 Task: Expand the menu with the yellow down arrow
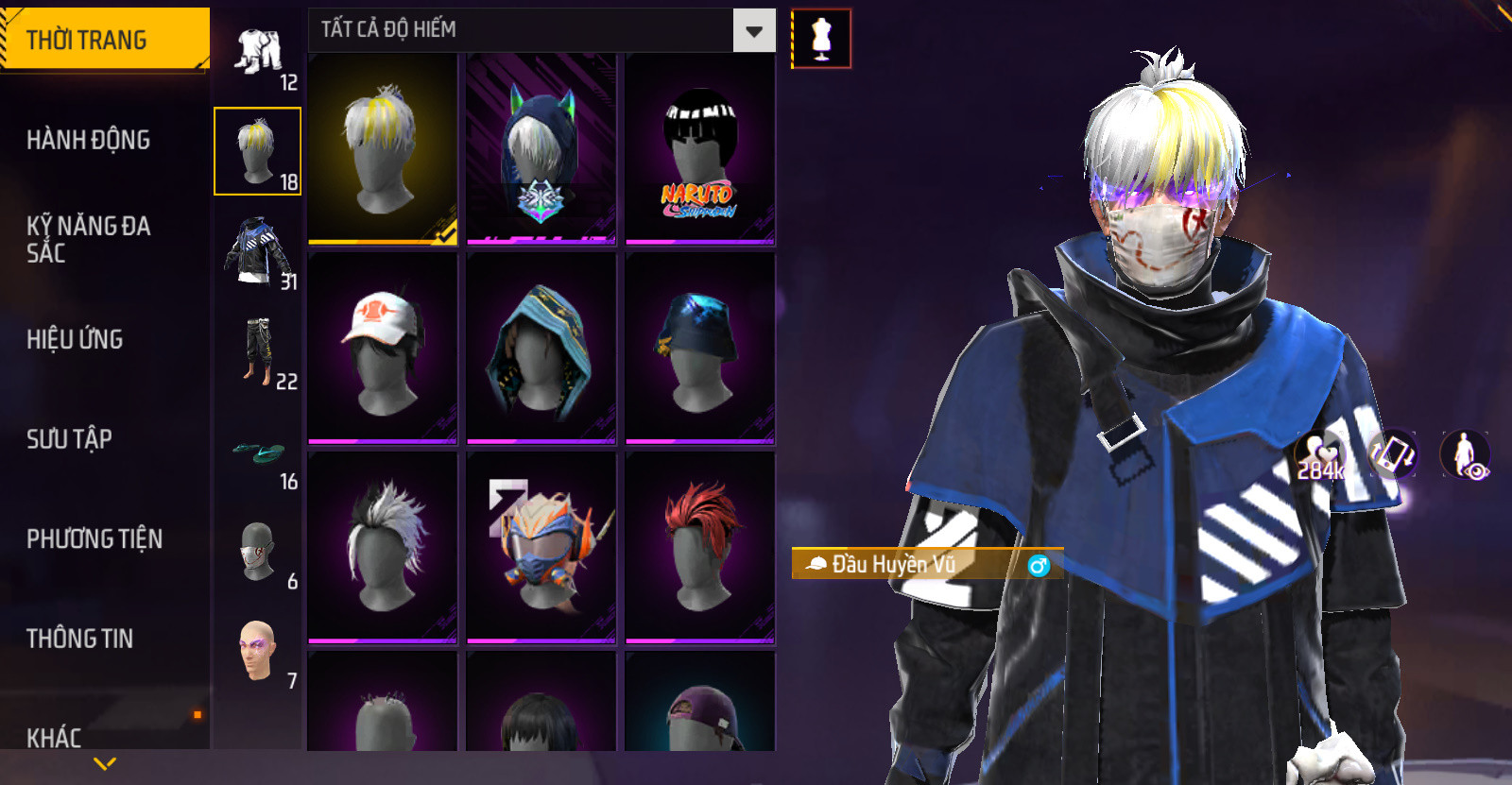pos(105,763)
